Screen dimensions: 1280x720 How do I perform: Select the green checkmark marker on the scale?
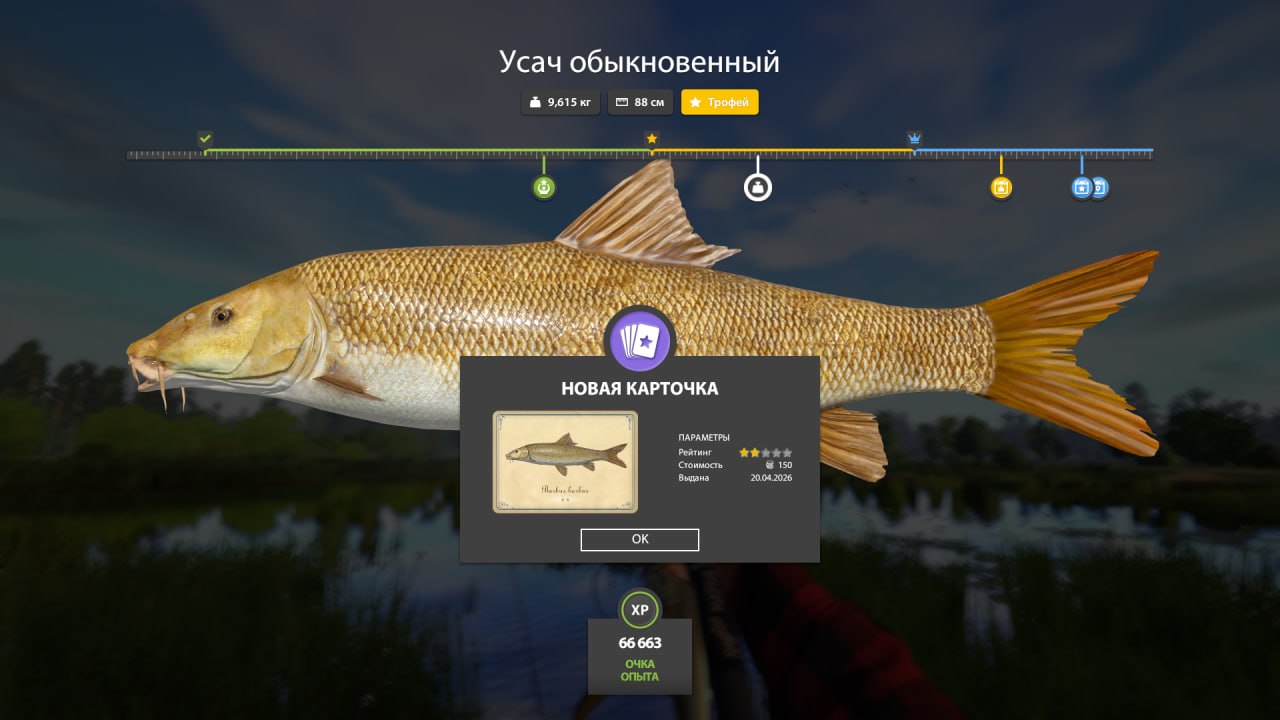(206, 136)
